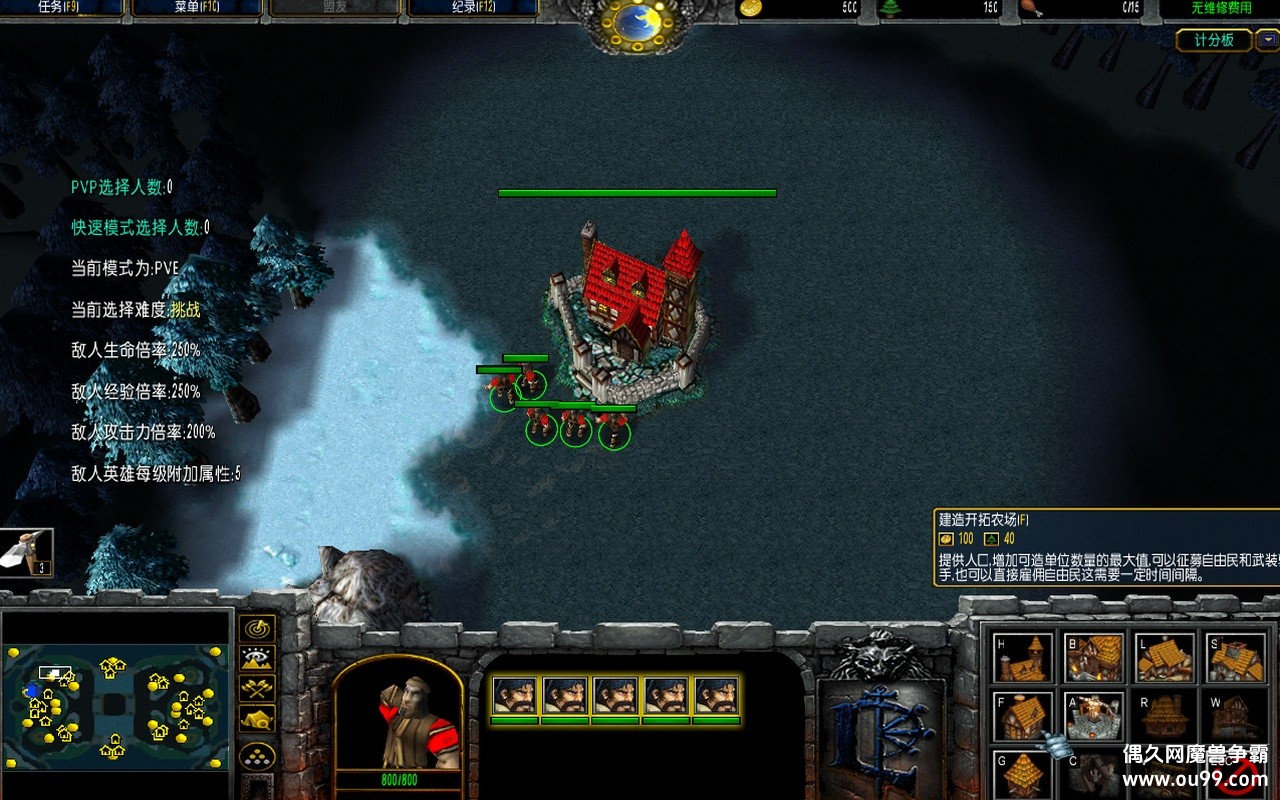Click on the minimap

click(x=116, y=707)
